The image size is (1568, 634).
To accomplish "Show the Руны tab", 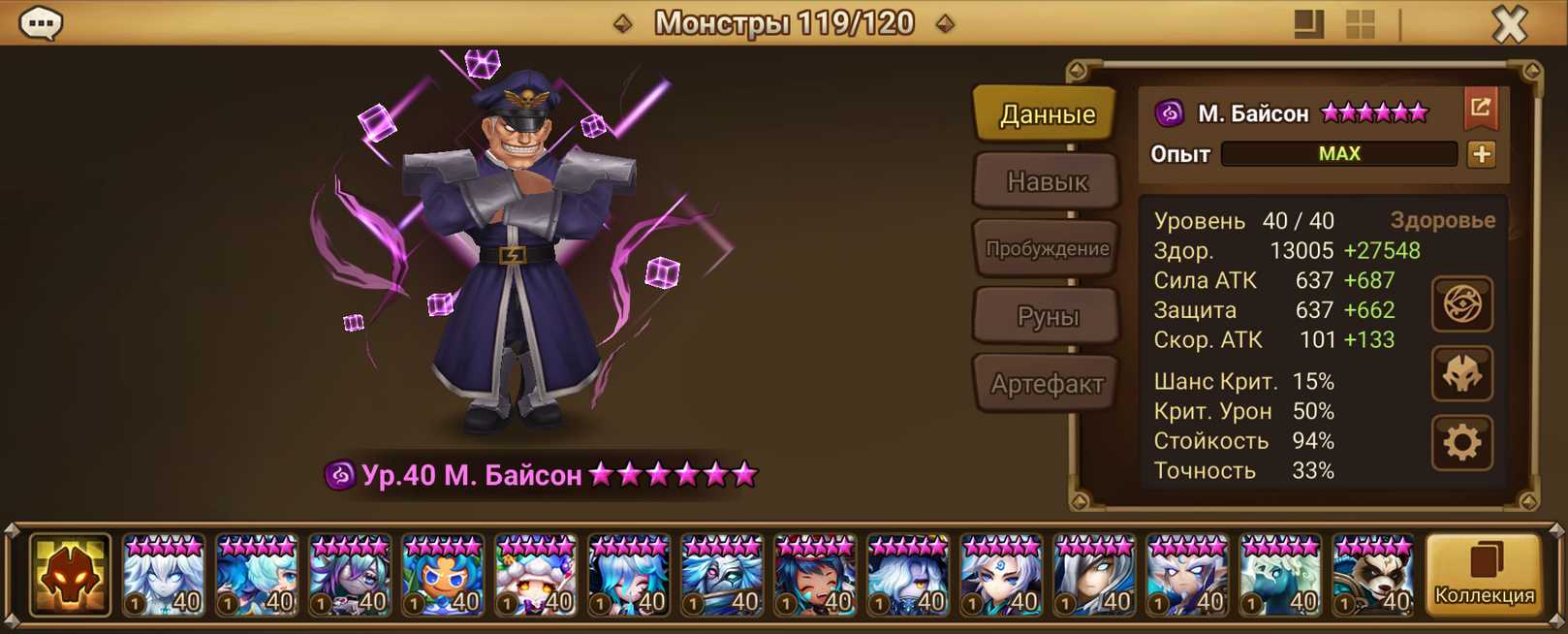I will click(x=1047, y=316).
